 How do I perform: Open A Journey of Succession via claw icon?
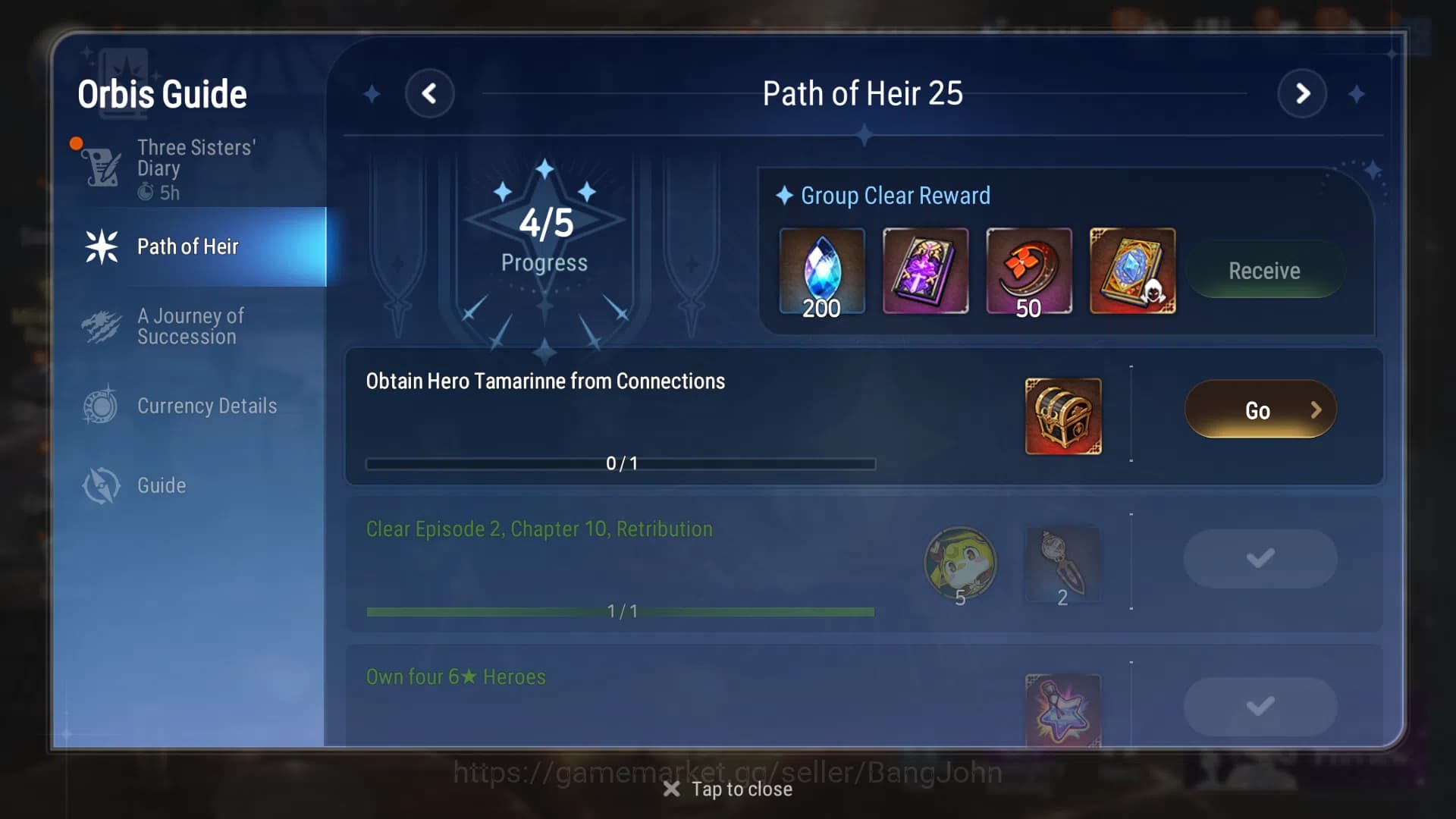(x=100, y=326)
